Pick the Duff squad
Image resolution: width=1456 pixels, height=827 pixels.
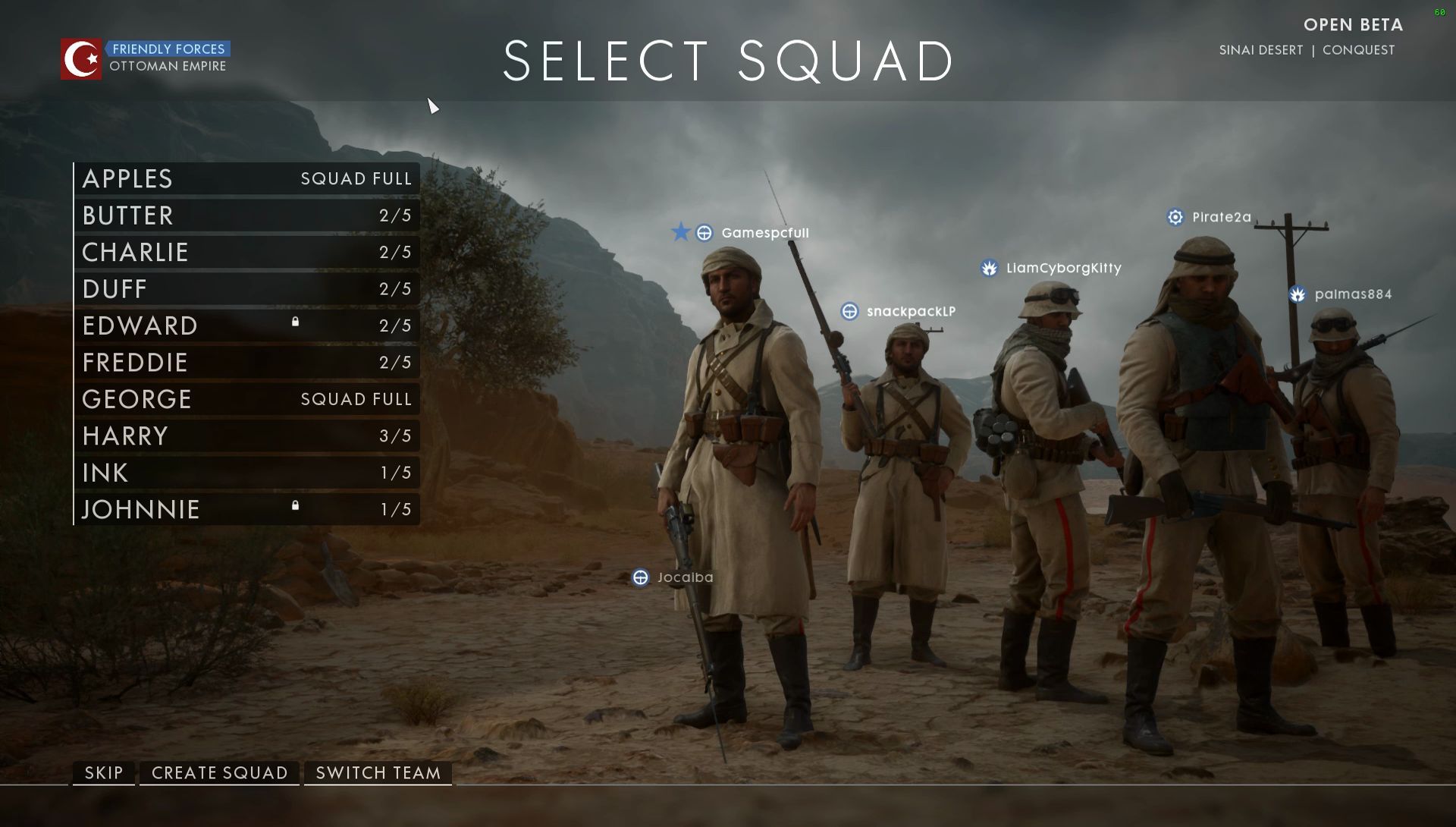pos(247,289)
